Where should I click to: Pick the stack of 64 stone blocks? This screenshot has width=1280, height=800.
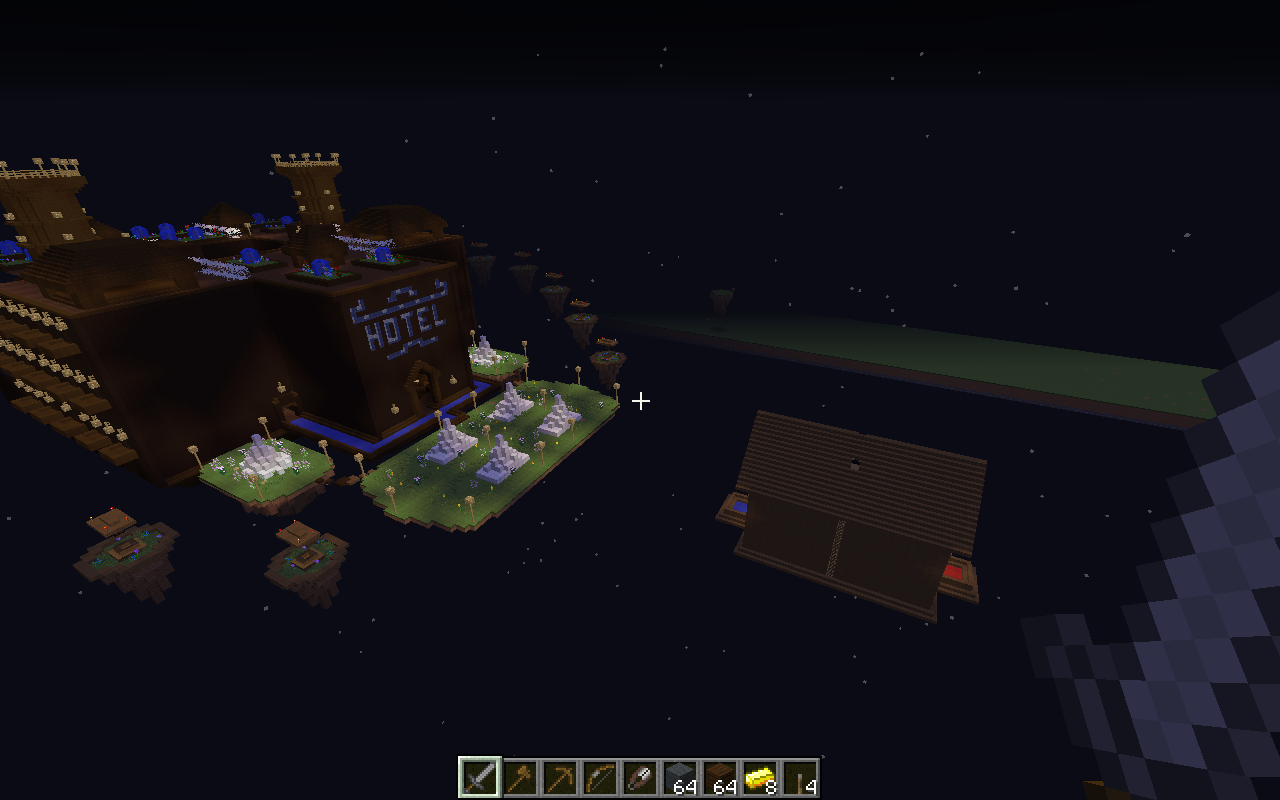pos(679,777)
